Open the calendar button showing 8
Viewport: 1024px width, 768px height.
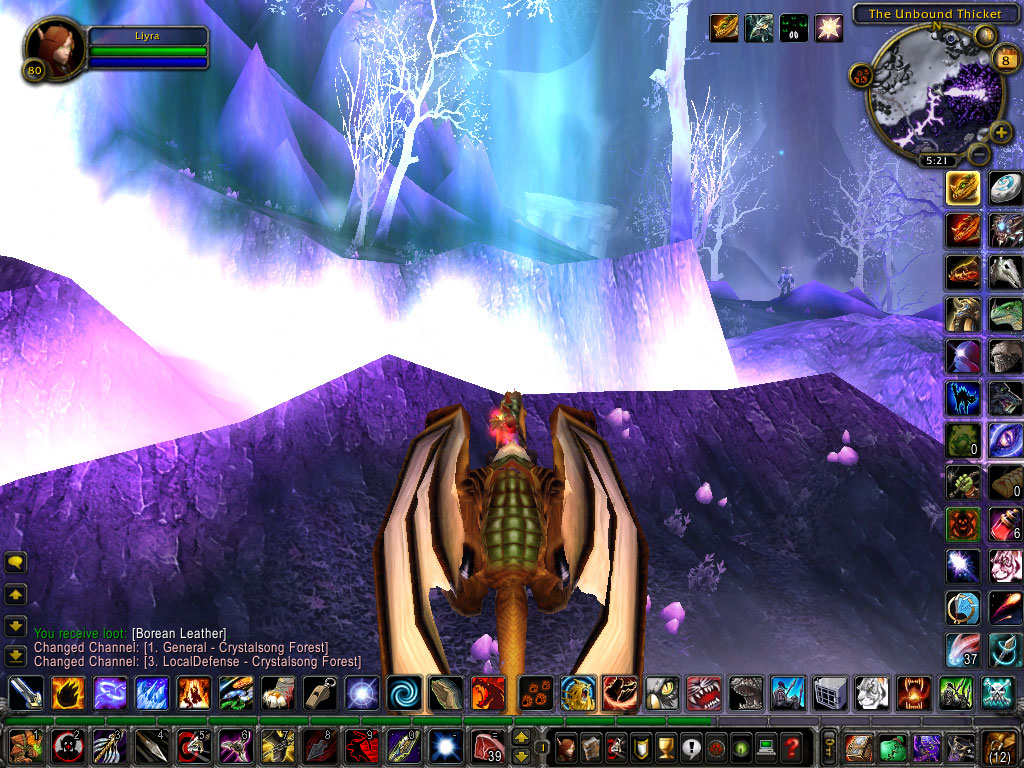pyautogui.click(x=1006, y=60)
